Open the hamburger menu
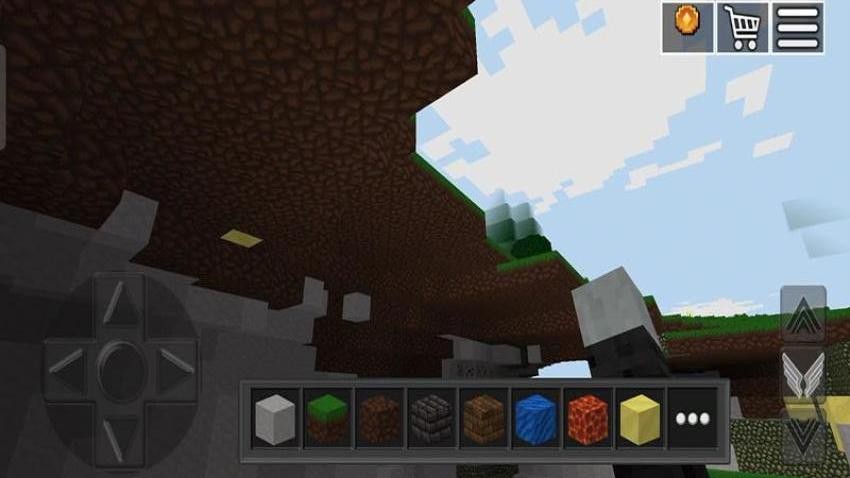 click(x=798, y=27)
